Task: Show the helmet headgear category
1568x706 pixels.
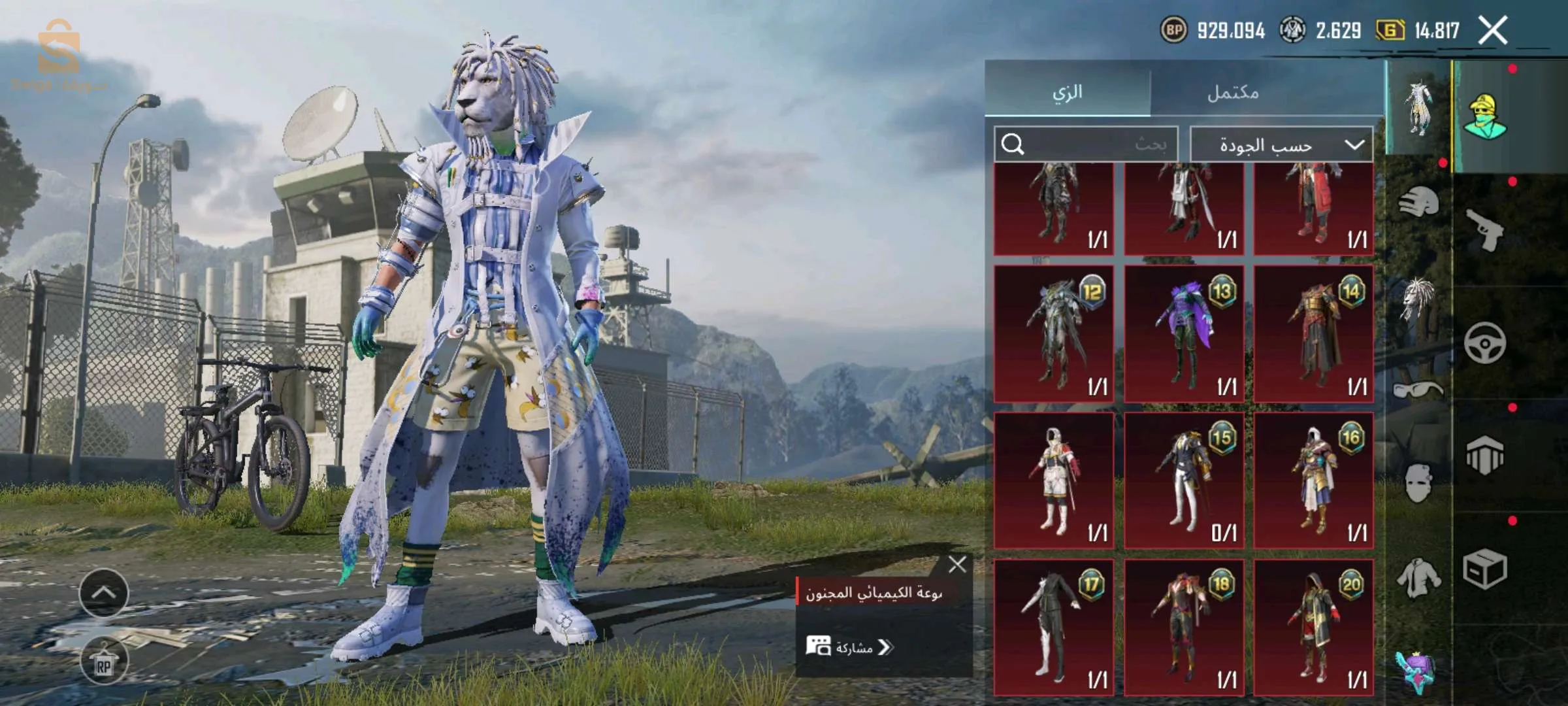Action: point(1418,201)
